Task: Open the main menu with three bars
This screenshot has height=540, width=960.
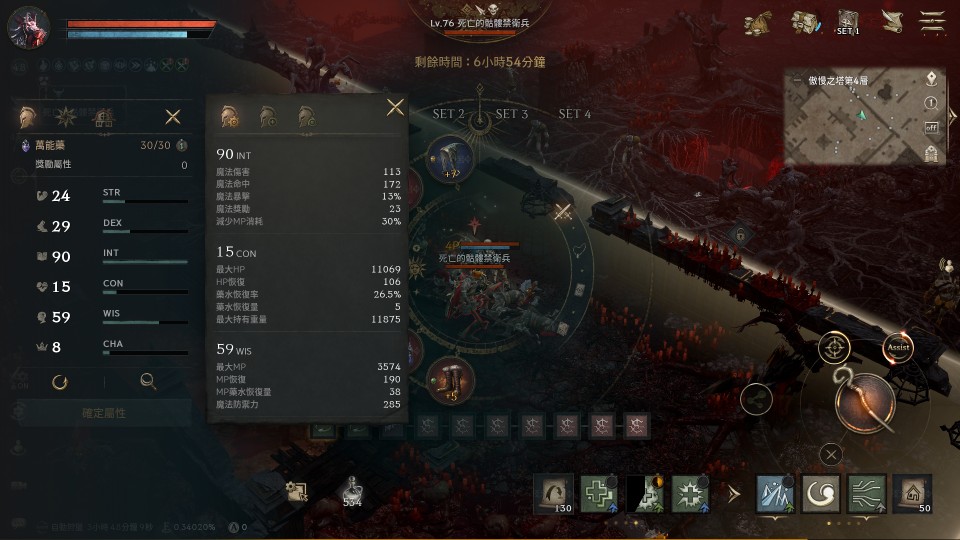Action: pos(933,22)
